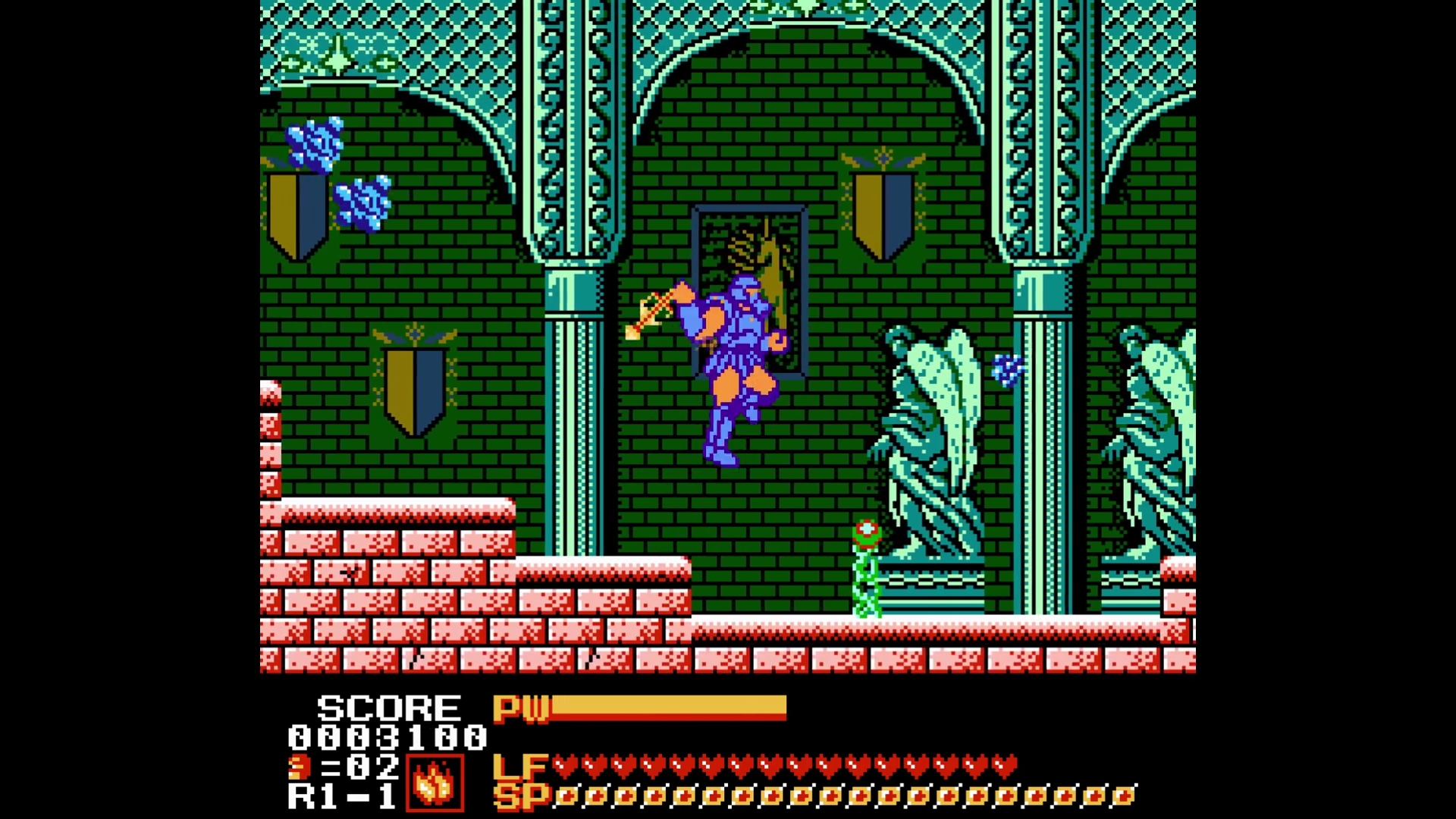Toggle the first heart in the LF row
The height and width of the screenshot is (819, 1456).
click(x=566, y=768)
